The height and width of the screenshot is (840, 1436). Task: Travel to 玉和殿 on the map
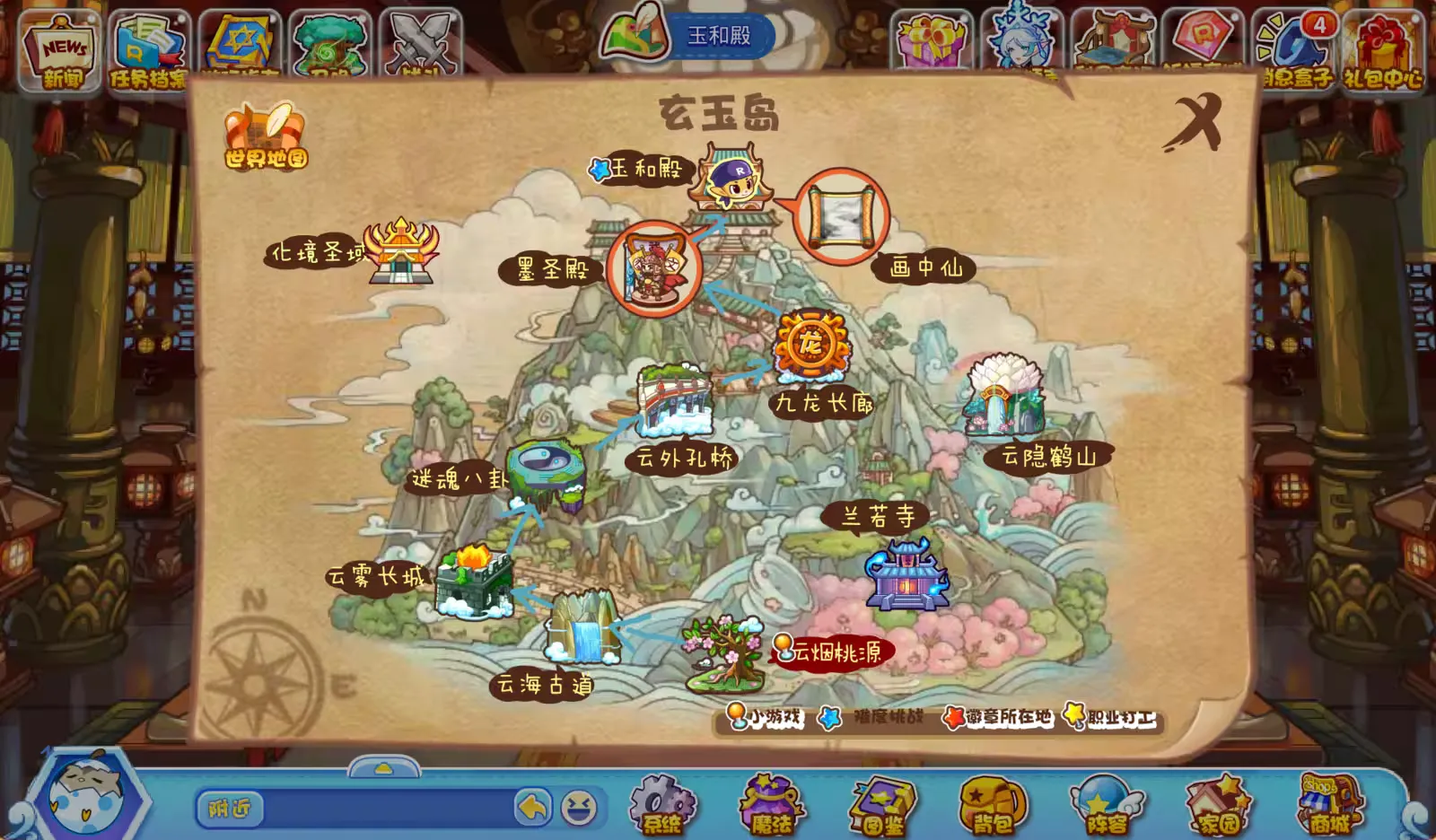click(x=731, y=176)
